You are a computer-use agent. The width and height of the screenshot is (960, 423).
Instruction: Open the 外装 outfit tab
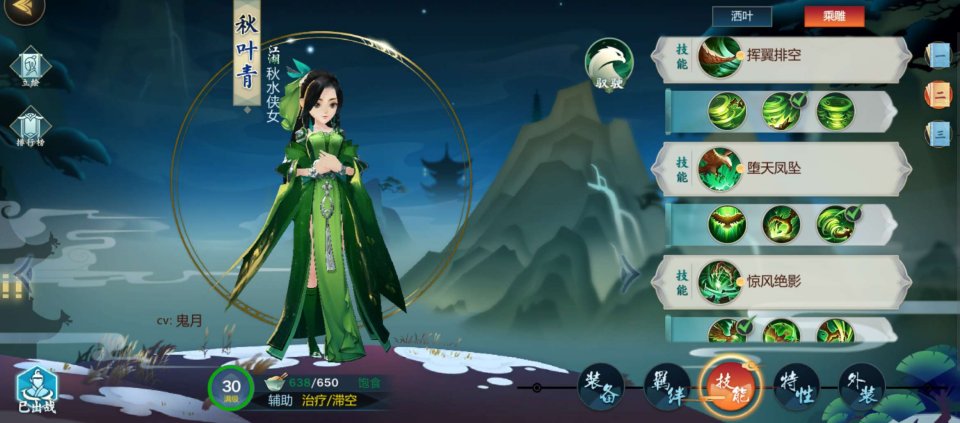861,386
